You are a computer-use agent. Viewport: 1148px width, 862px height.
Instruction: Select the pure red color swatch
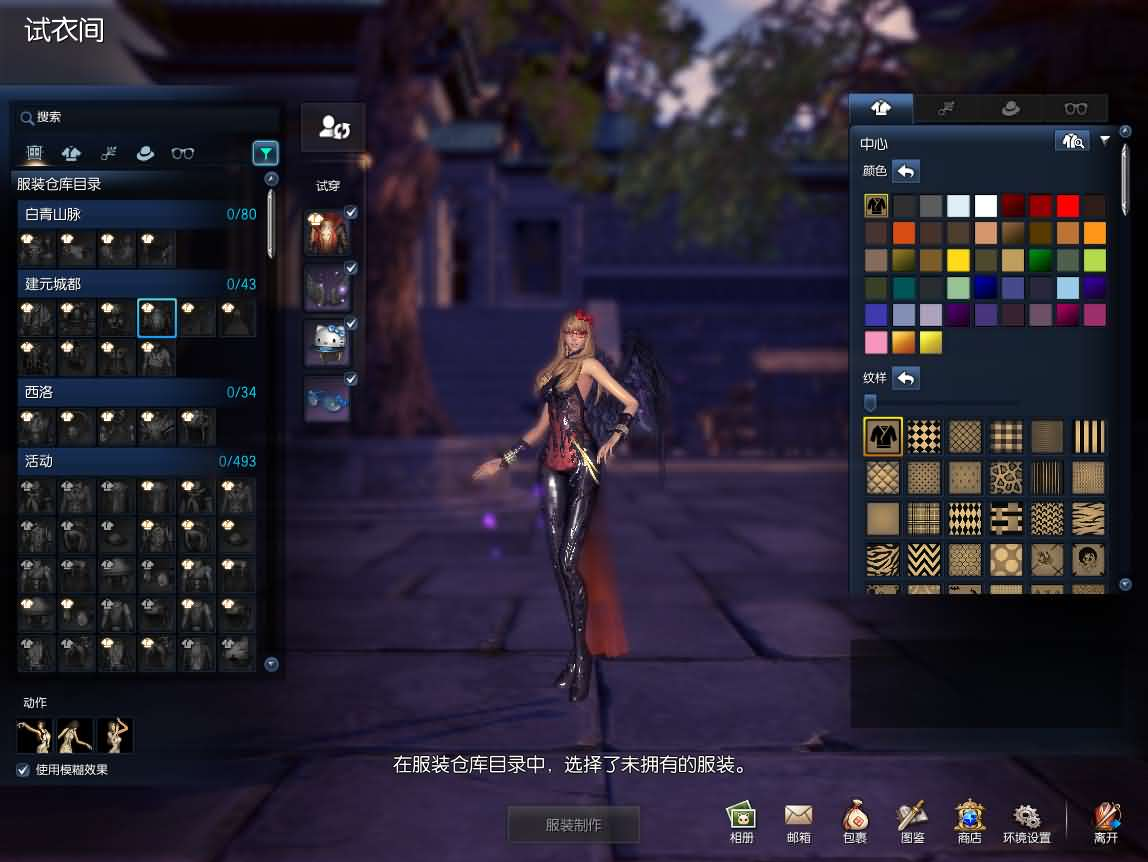1068,206
